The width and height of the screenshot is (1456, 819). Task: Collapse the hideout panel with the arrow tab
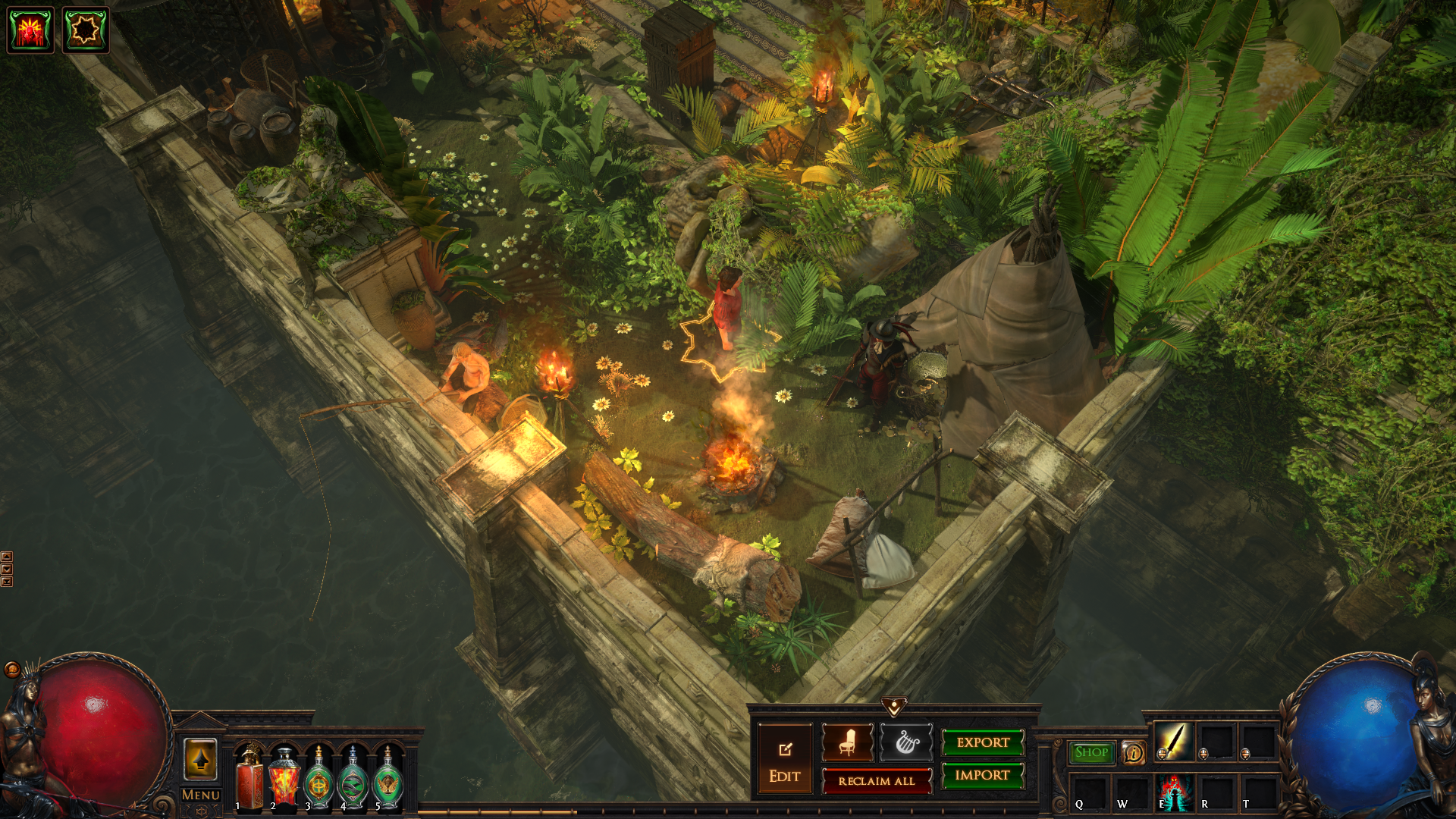[x=894, y=707]
